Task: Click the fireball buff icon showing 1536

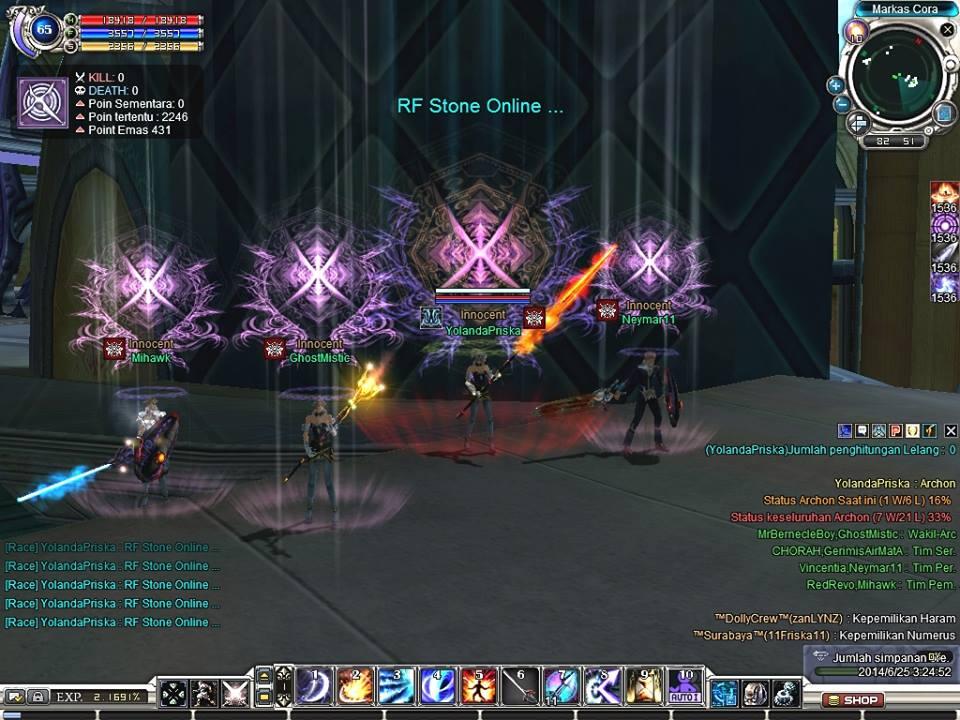Action: click(x=944, y=192)
